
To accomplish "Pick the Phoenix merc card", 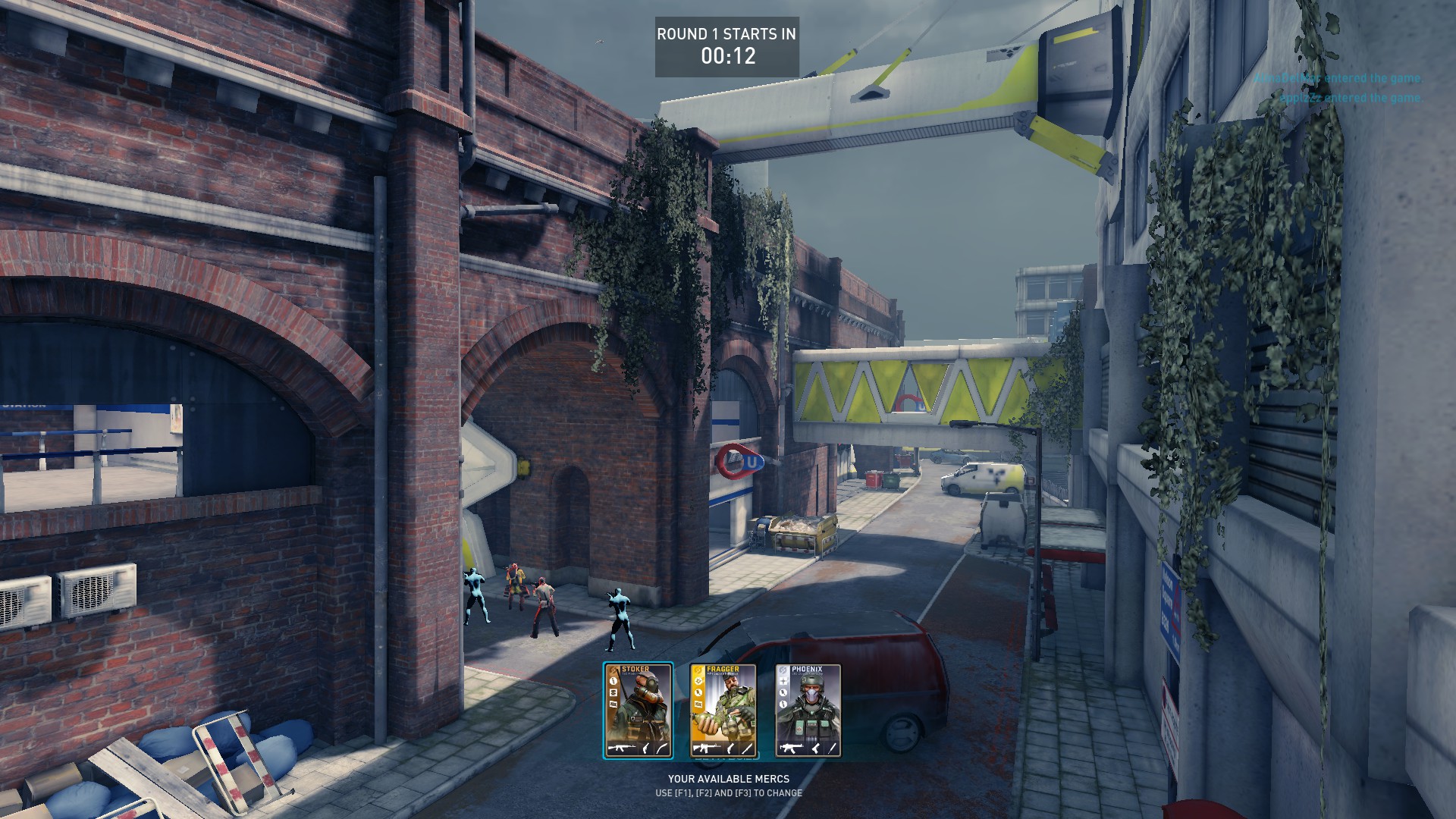I will [x=808, y=711].
